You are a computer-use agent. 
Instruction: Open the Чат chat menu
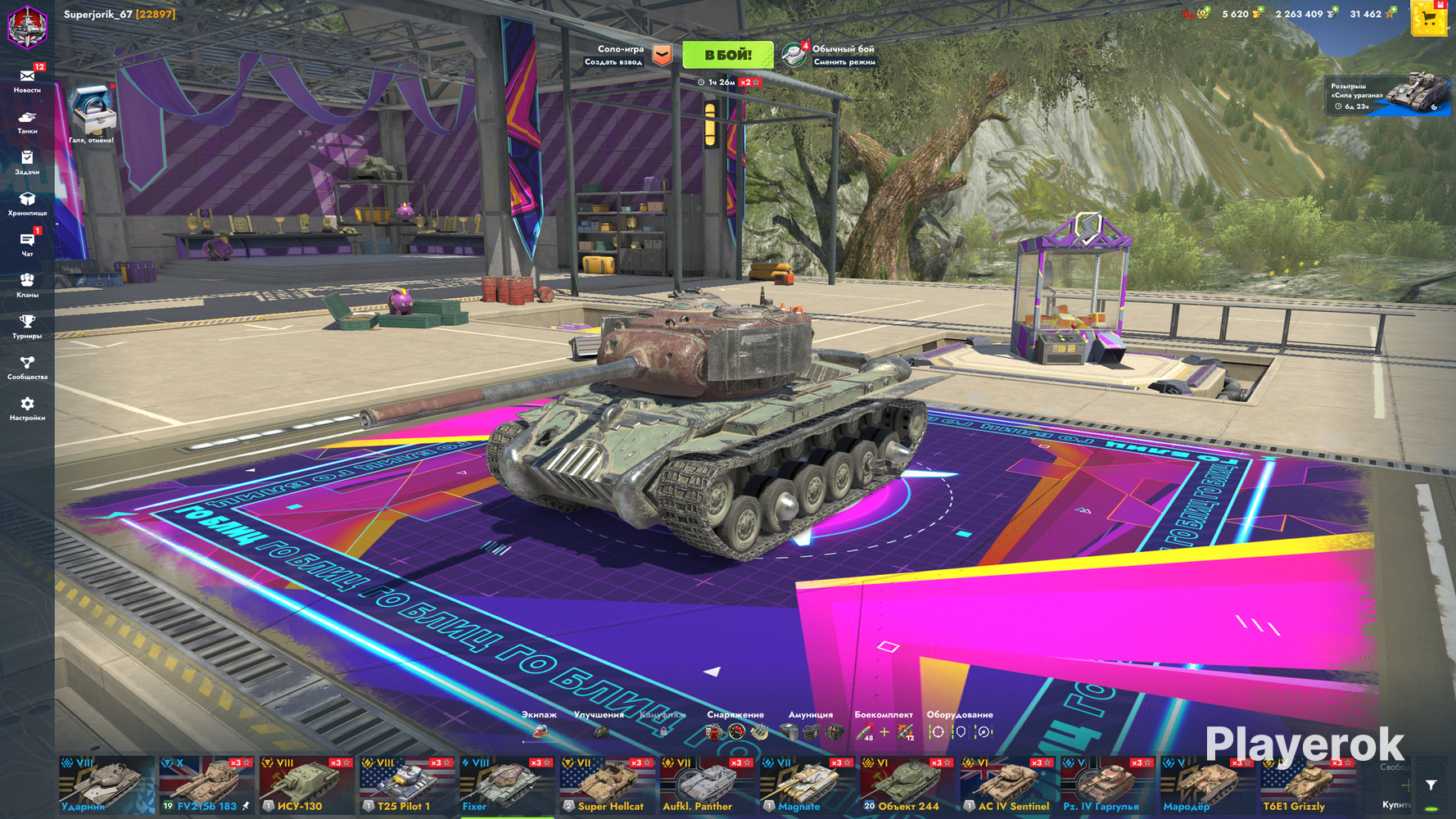coord(27,243)
